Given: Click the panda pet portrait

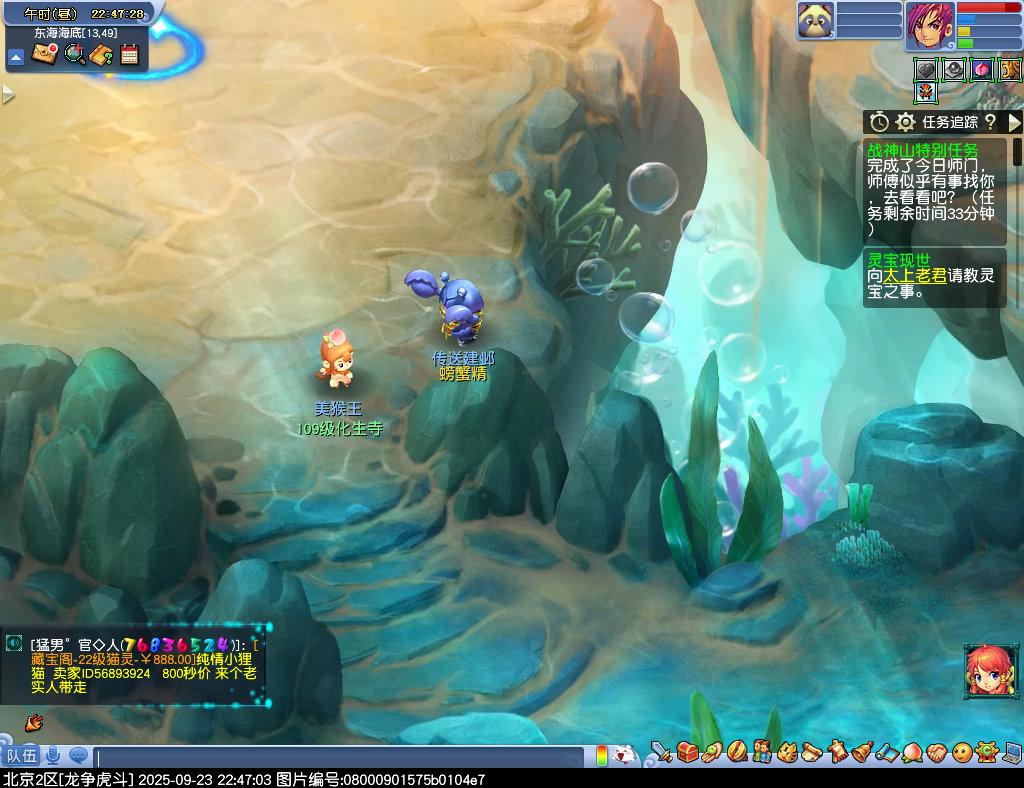Looking at the screenshot, I should (815, 20).
